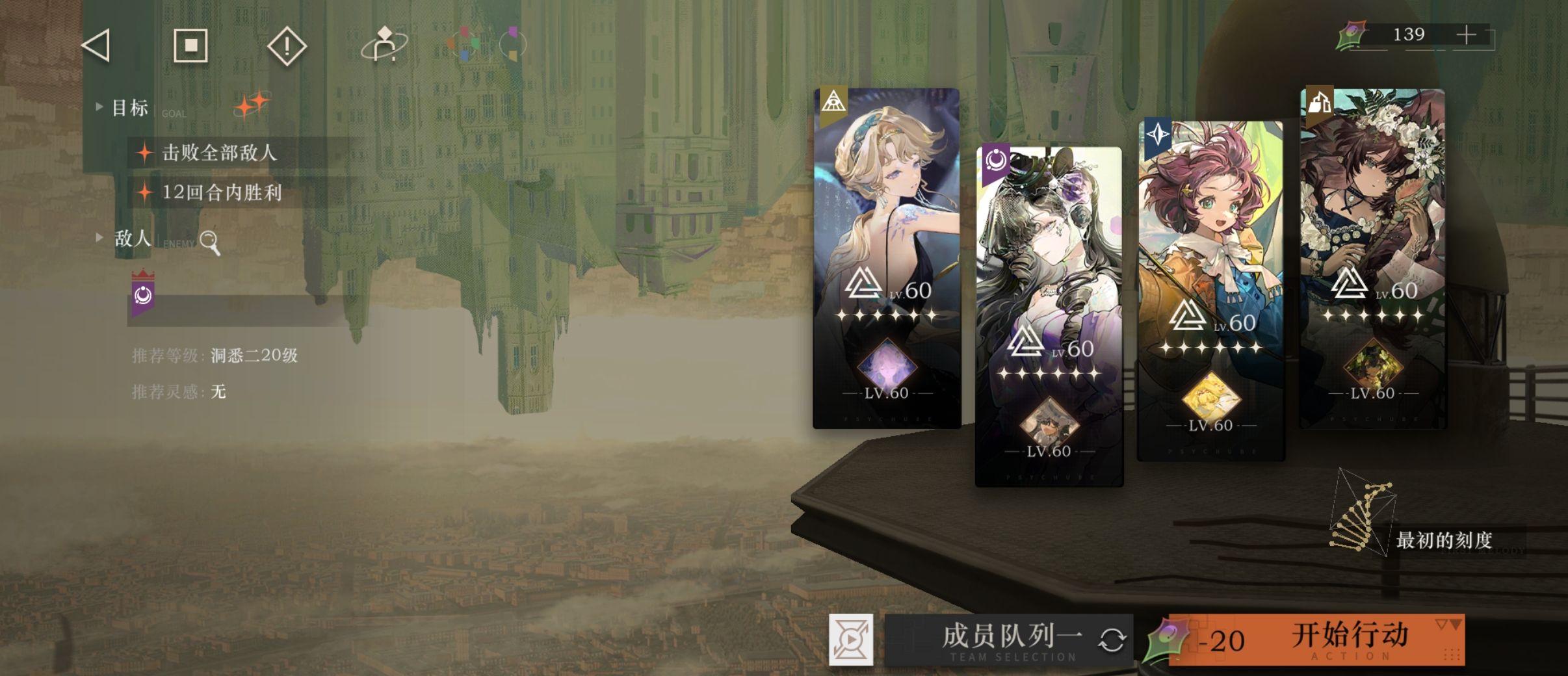Switch team via 成员队列一 button
The width and height of the screenshot is (1568, 676).
(1010, 640)
